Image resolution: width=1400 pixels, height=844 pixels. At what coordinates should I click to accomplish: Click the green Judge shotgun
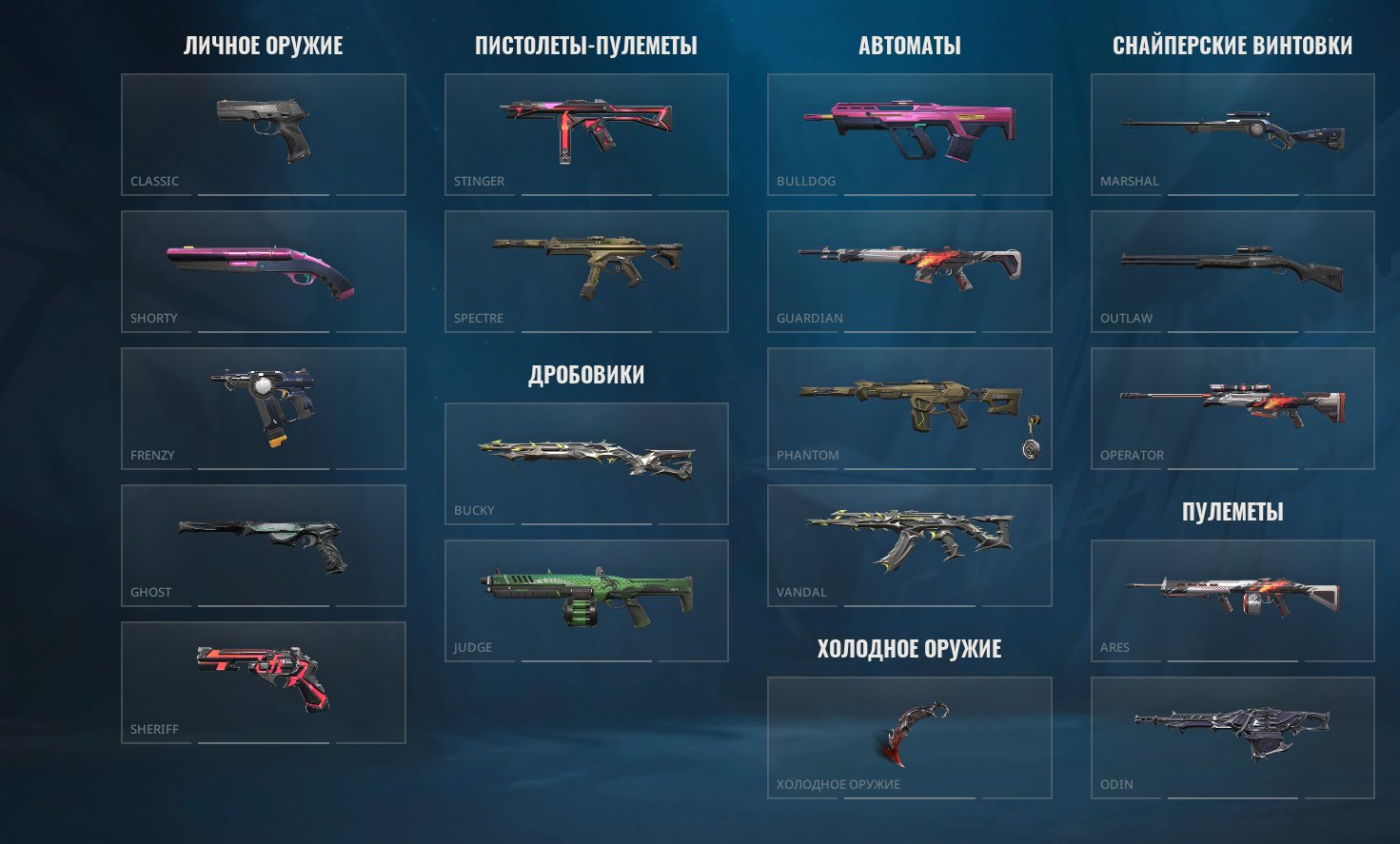586,599
